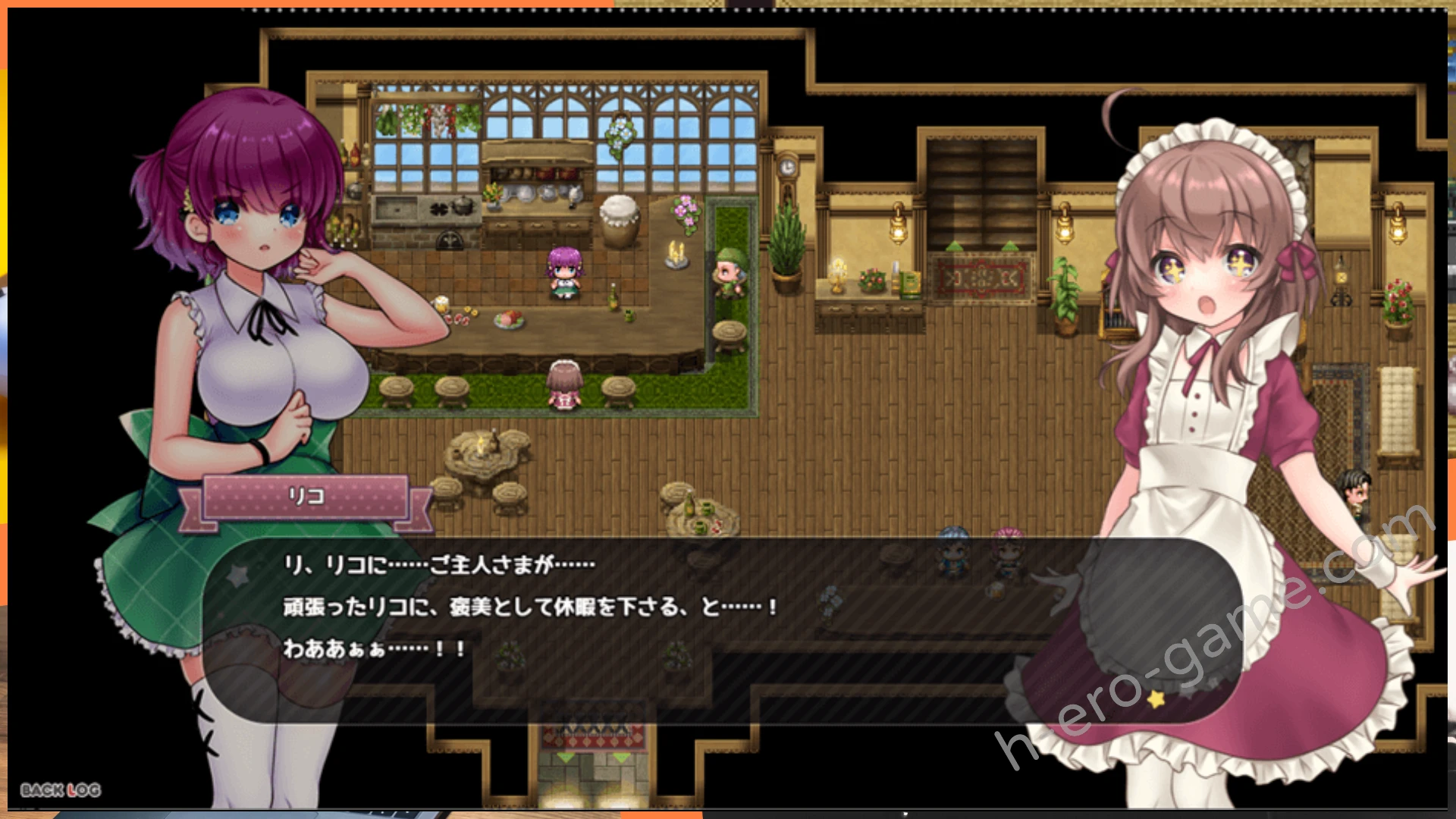1456x819 pixels.
Task: Open the BACK LOG history
Action: tap(61, 790)
